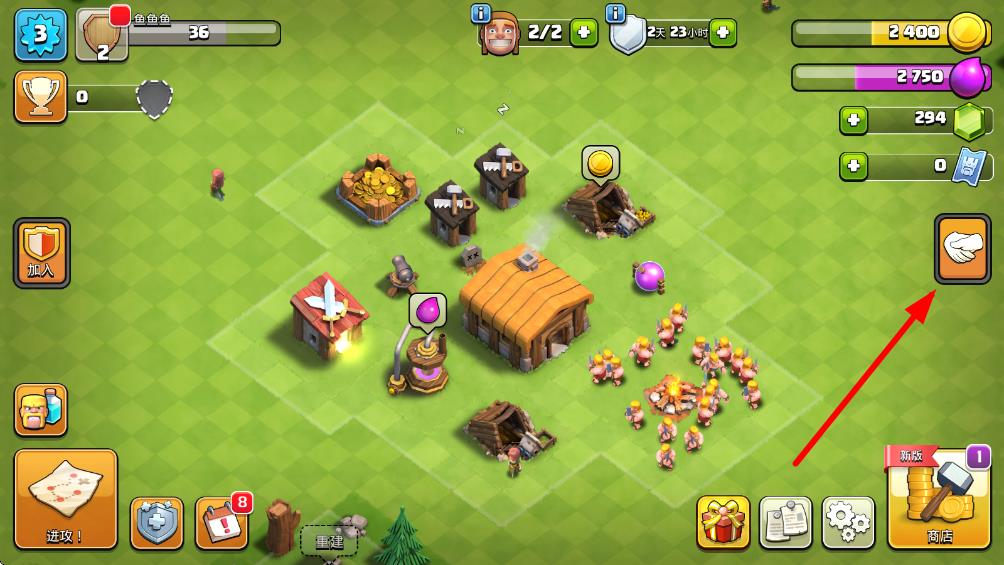1004x565 pixels.
Task: Open the notes log button
Action: click(x=785, y=523)
